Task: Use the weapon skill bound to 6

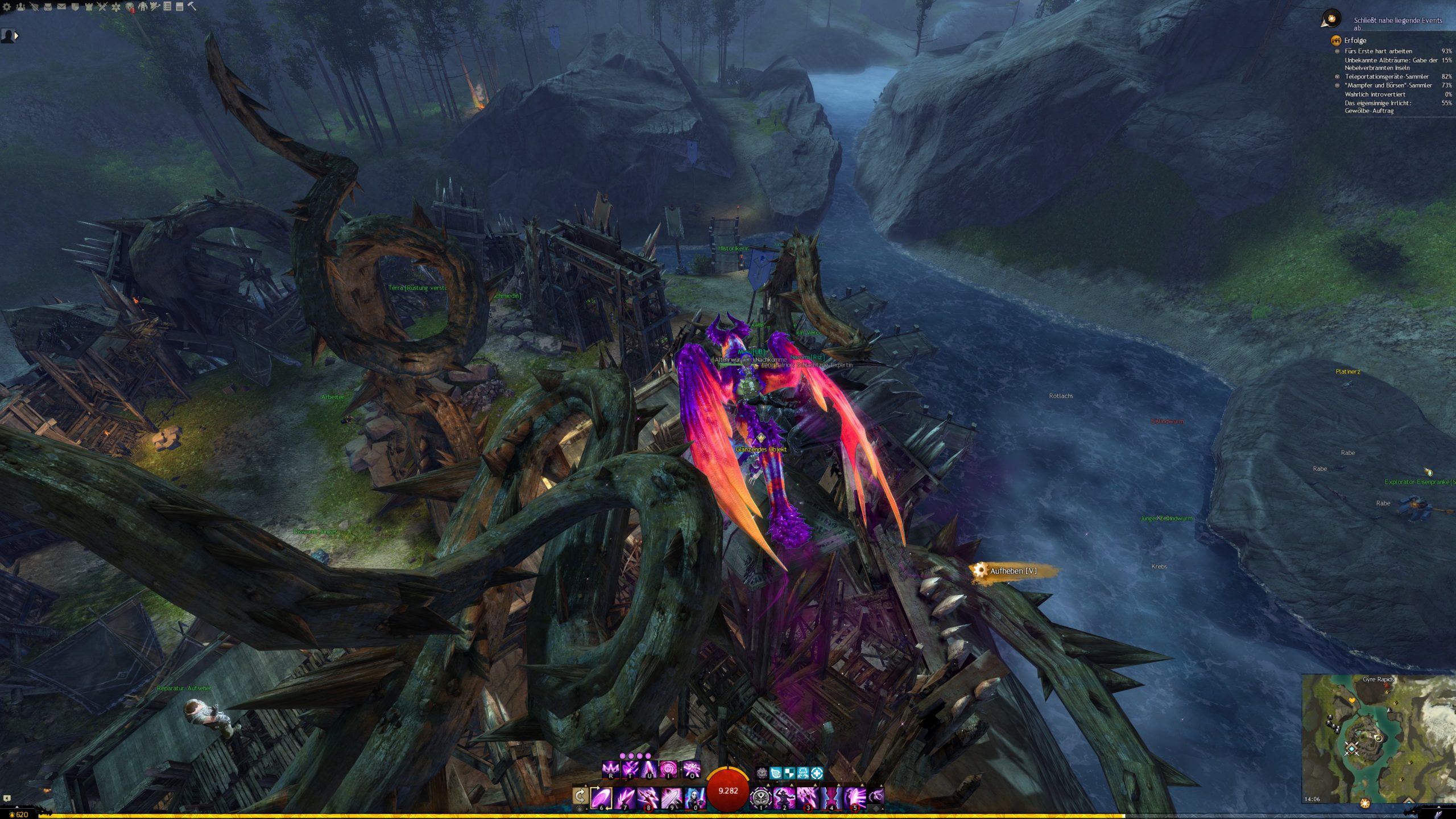Action: (x=601, y=797)
